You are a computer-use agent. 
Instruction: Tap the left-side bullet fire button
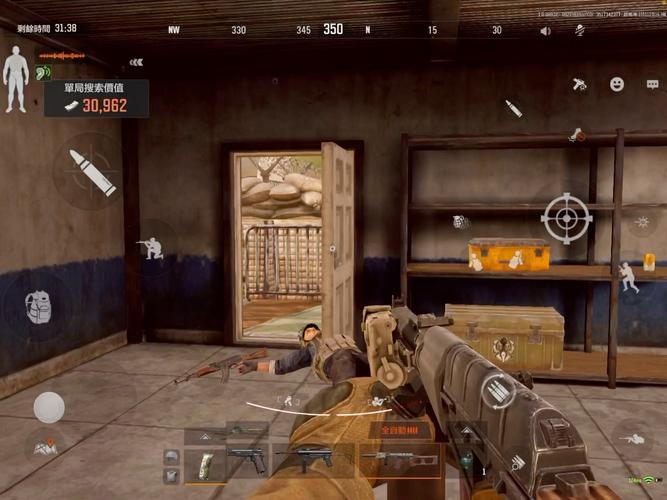pos(91,172)
